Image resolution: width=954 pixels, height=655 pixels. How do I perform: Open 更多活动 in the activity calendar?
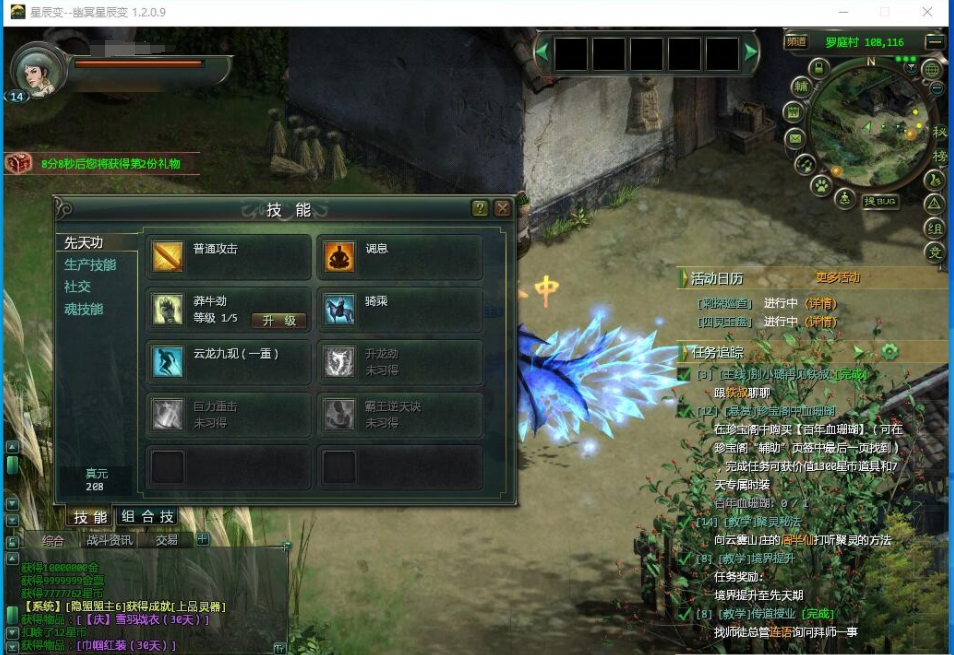coord(837,277)
